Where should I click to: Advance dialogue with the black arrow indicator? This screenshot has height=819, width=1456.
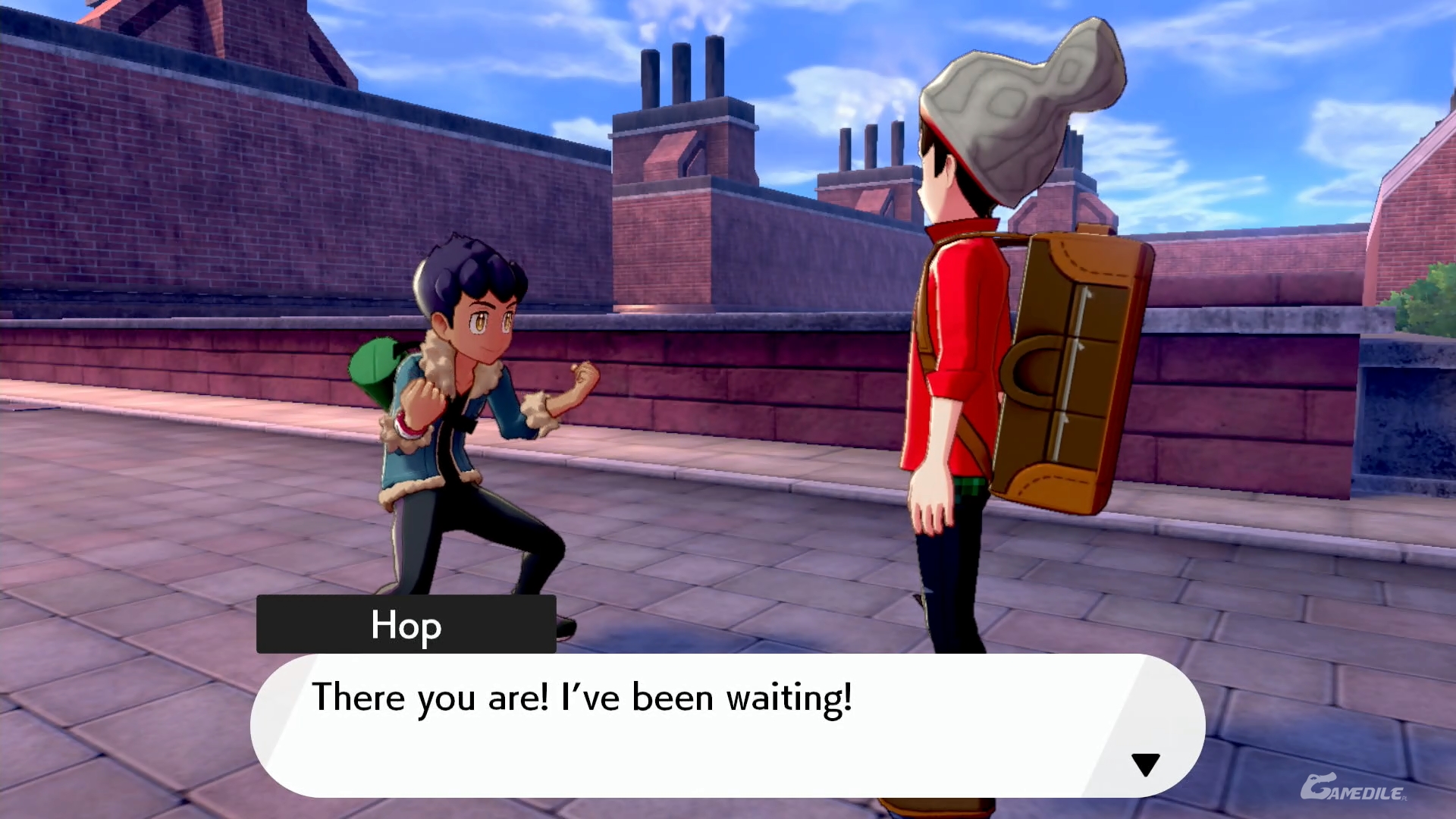(x=1145, y=764)
